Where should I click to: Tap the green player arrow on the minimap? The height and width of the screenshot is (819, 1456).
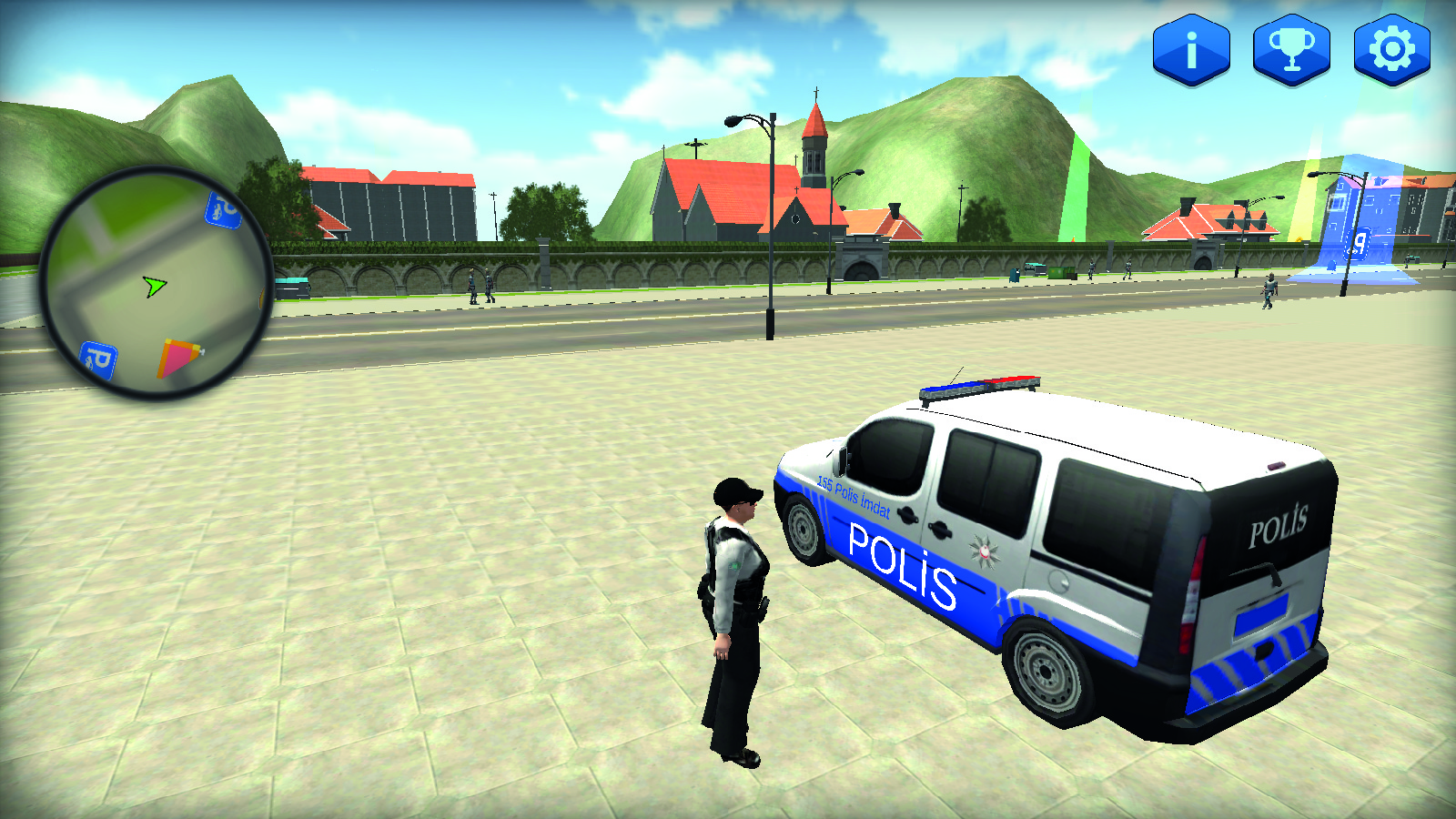[153, 287]
